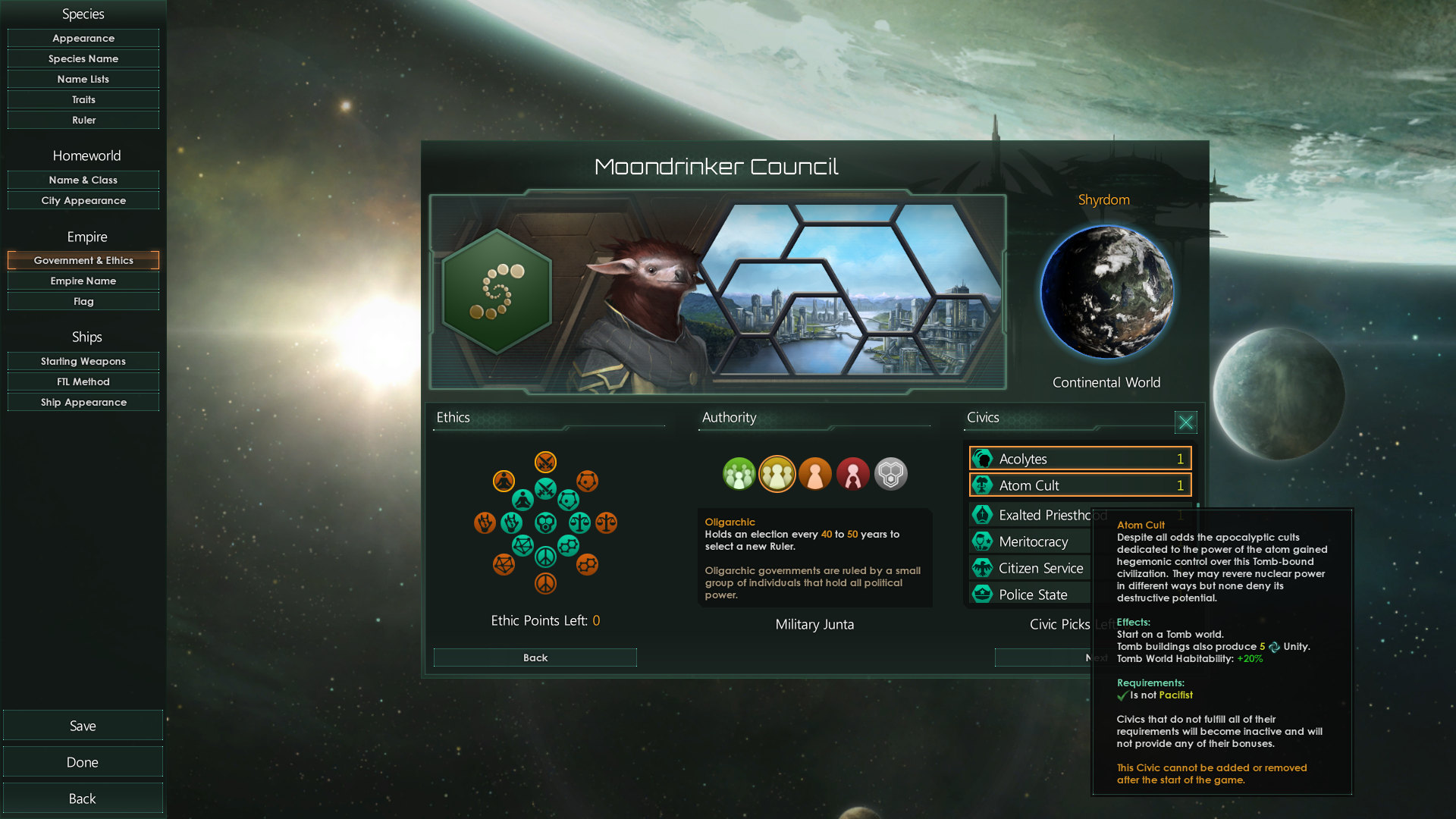Choose the Gestalt Consciousness authority icon
Viewport: 1456px width, 819px height.
tap(891, 473)
